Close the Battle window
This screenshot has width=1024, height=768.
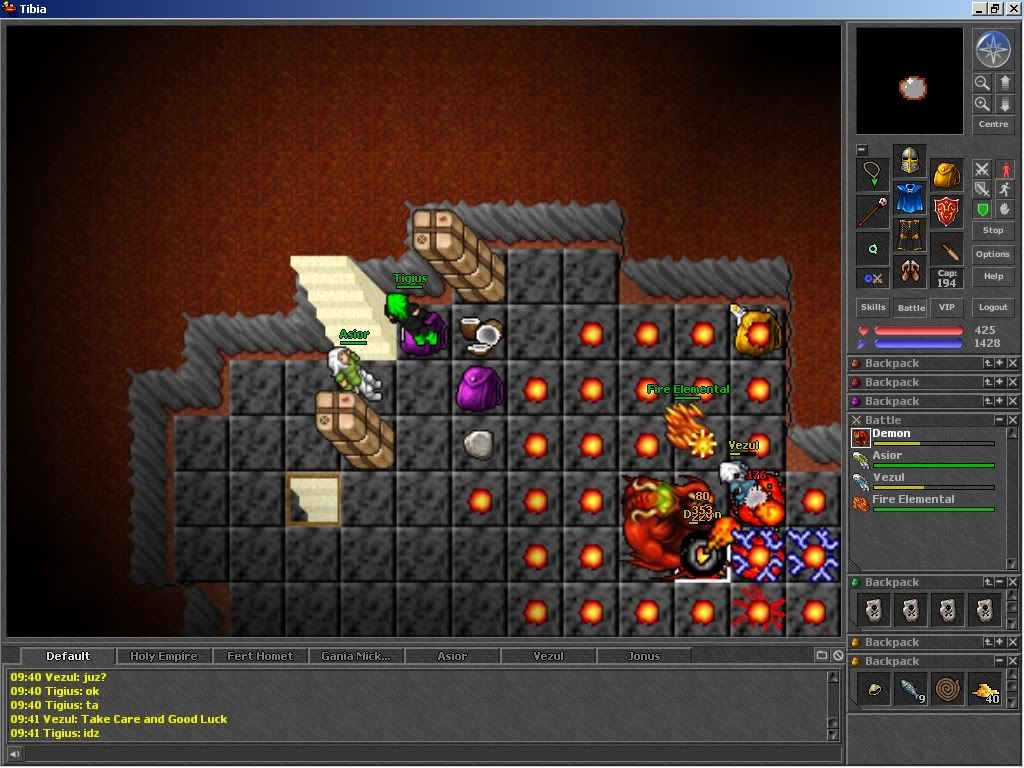[x=1013, y=420]
